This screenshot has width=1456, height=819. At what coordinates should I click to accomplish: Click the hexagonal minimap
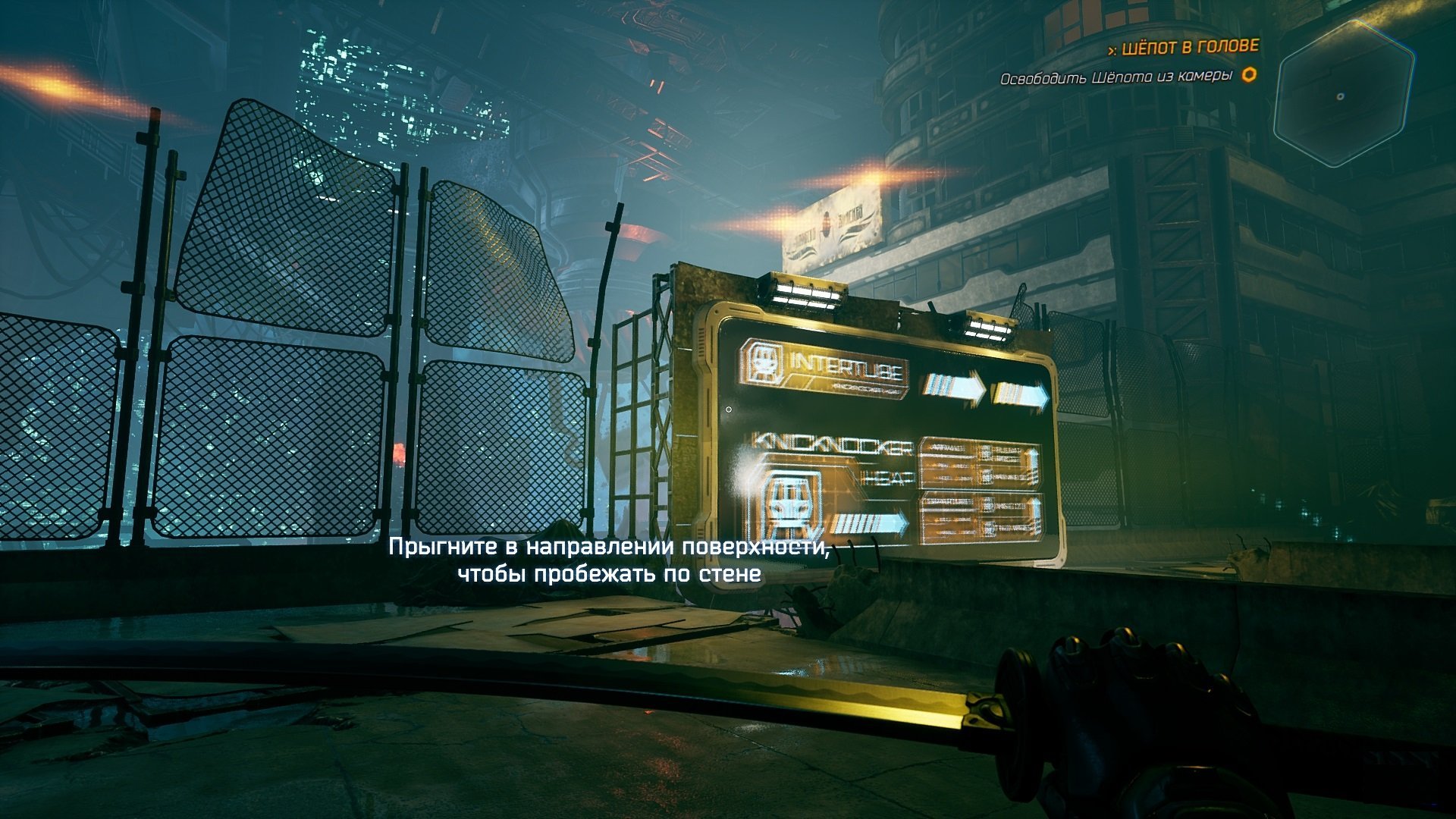[1343, 94]
